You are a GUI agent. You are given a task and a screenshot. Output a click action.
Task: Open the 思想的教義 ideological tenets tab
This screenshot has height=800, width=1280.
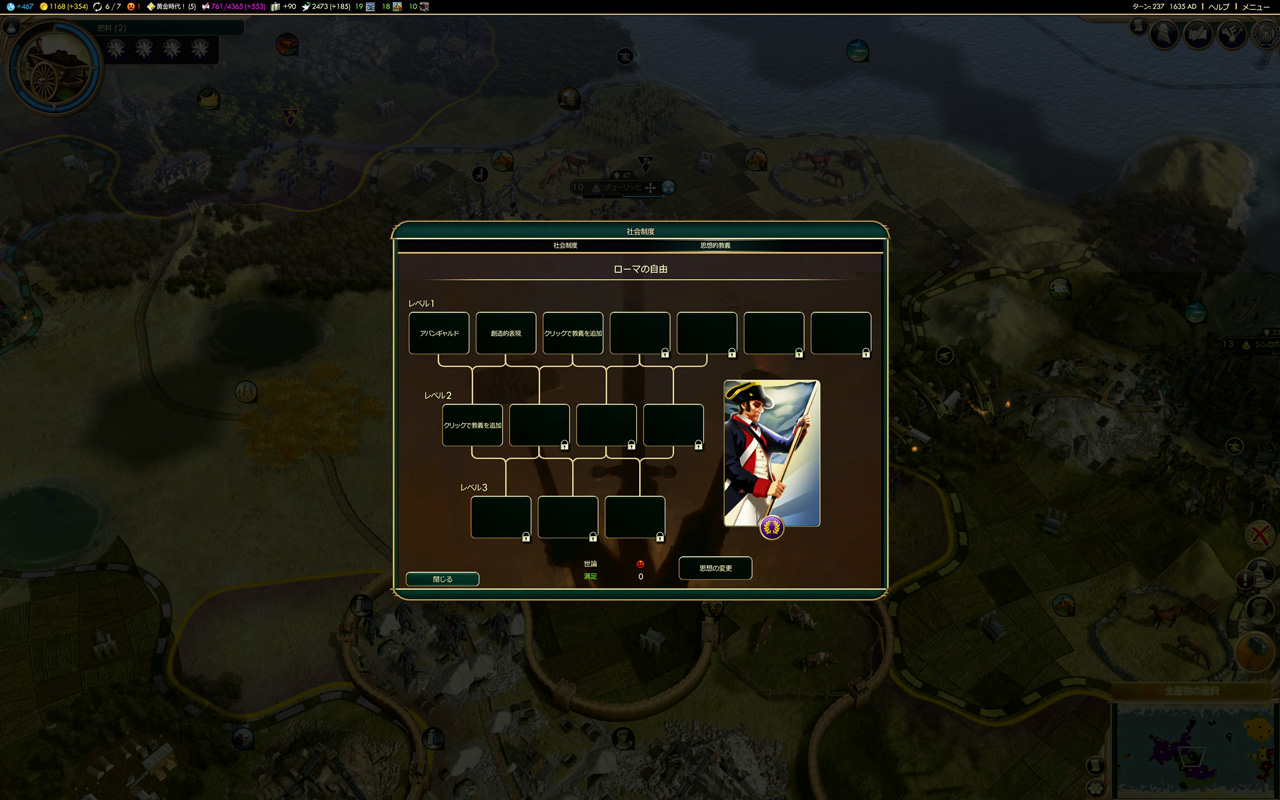(715, 245)
